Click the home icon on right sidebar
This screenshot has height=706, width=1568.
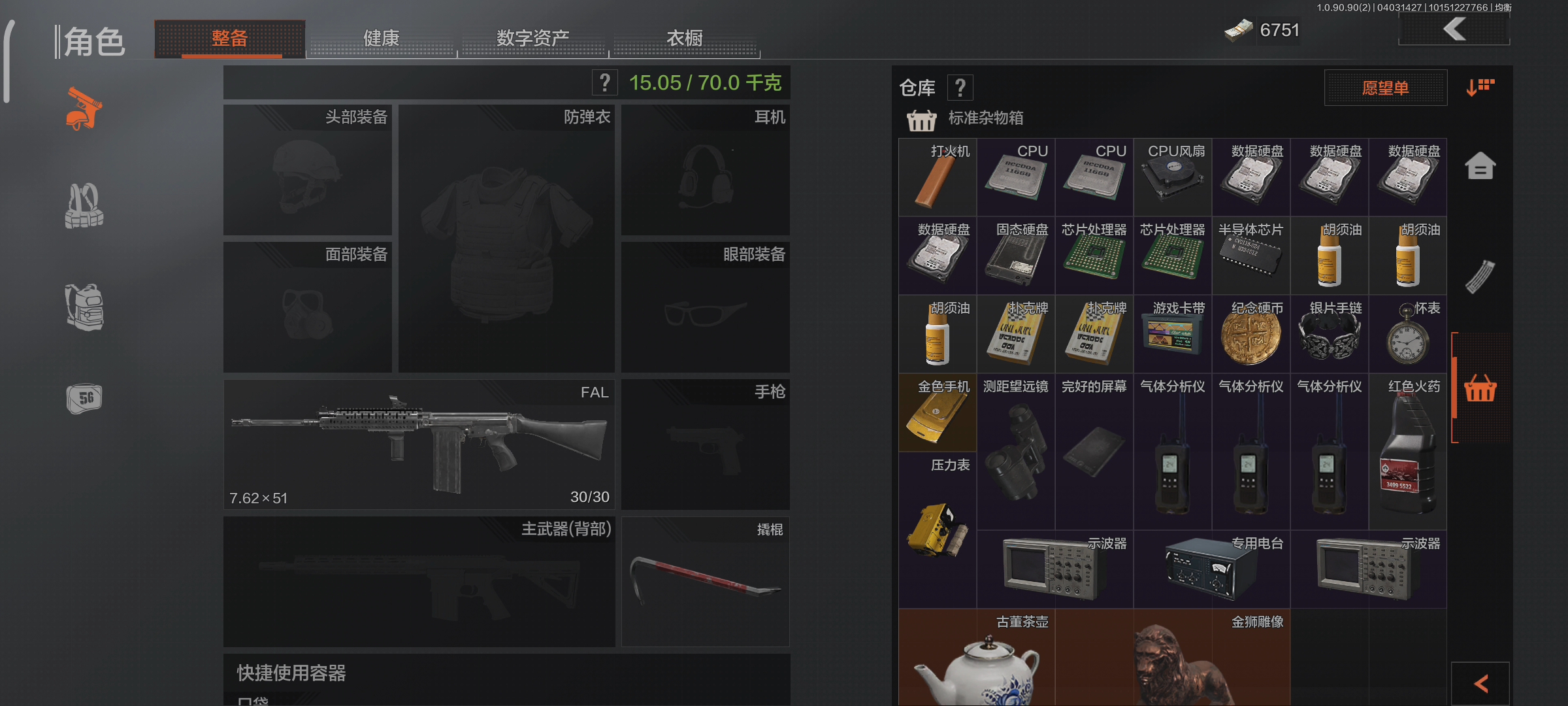pos(1482,165)
